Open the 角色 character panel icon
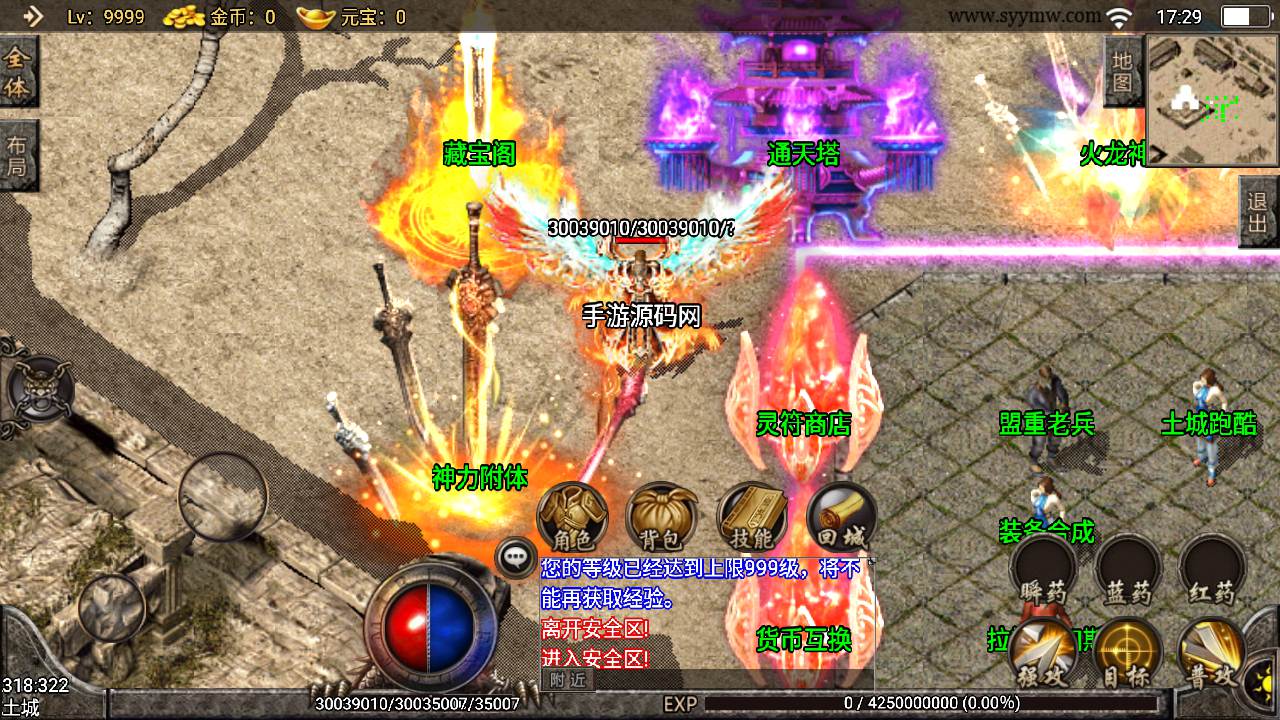Viewport: 1280px width, 720px height. pyautogui.click(x=573, y=518)
